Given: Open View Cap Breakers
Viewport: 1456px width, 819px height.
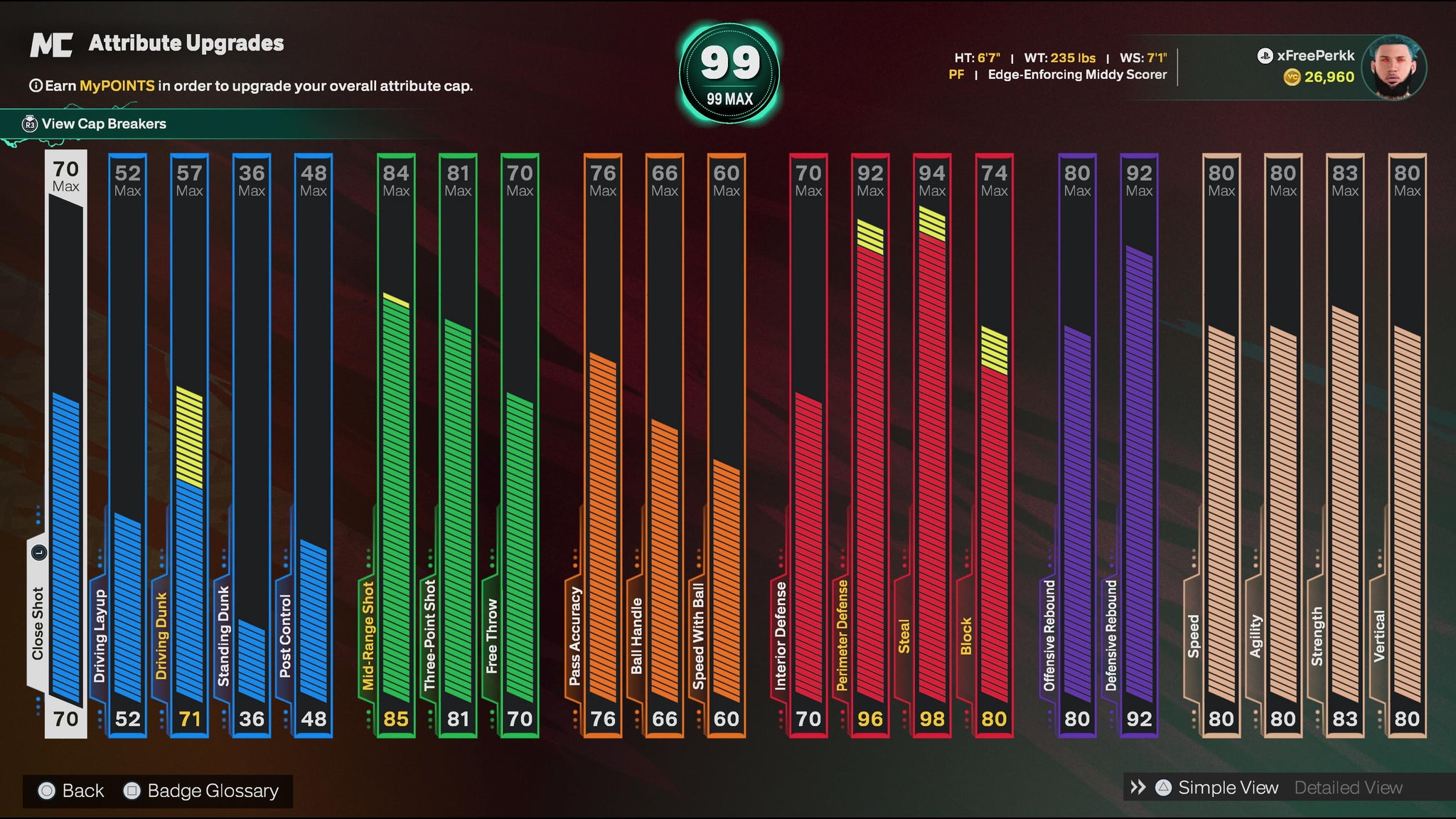Looking at the screenshot, I should [103, 124].
